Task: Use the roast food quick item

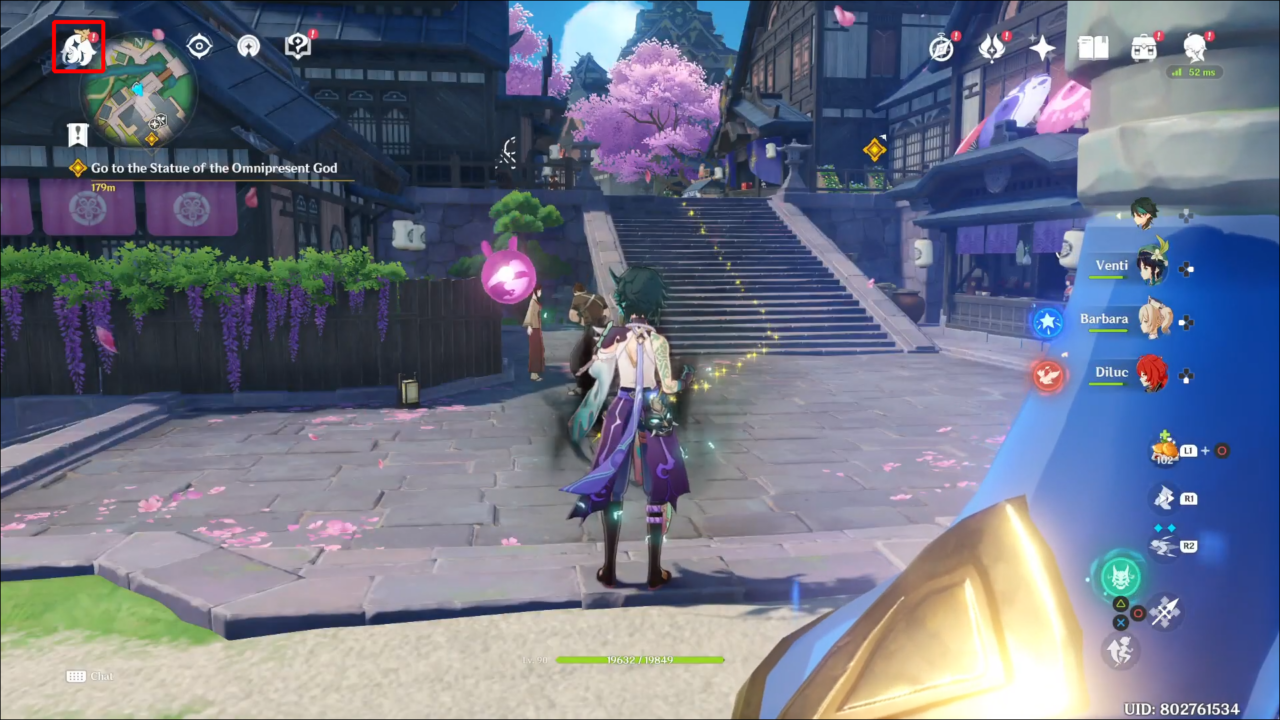Action: click(x=1163, y=450)
